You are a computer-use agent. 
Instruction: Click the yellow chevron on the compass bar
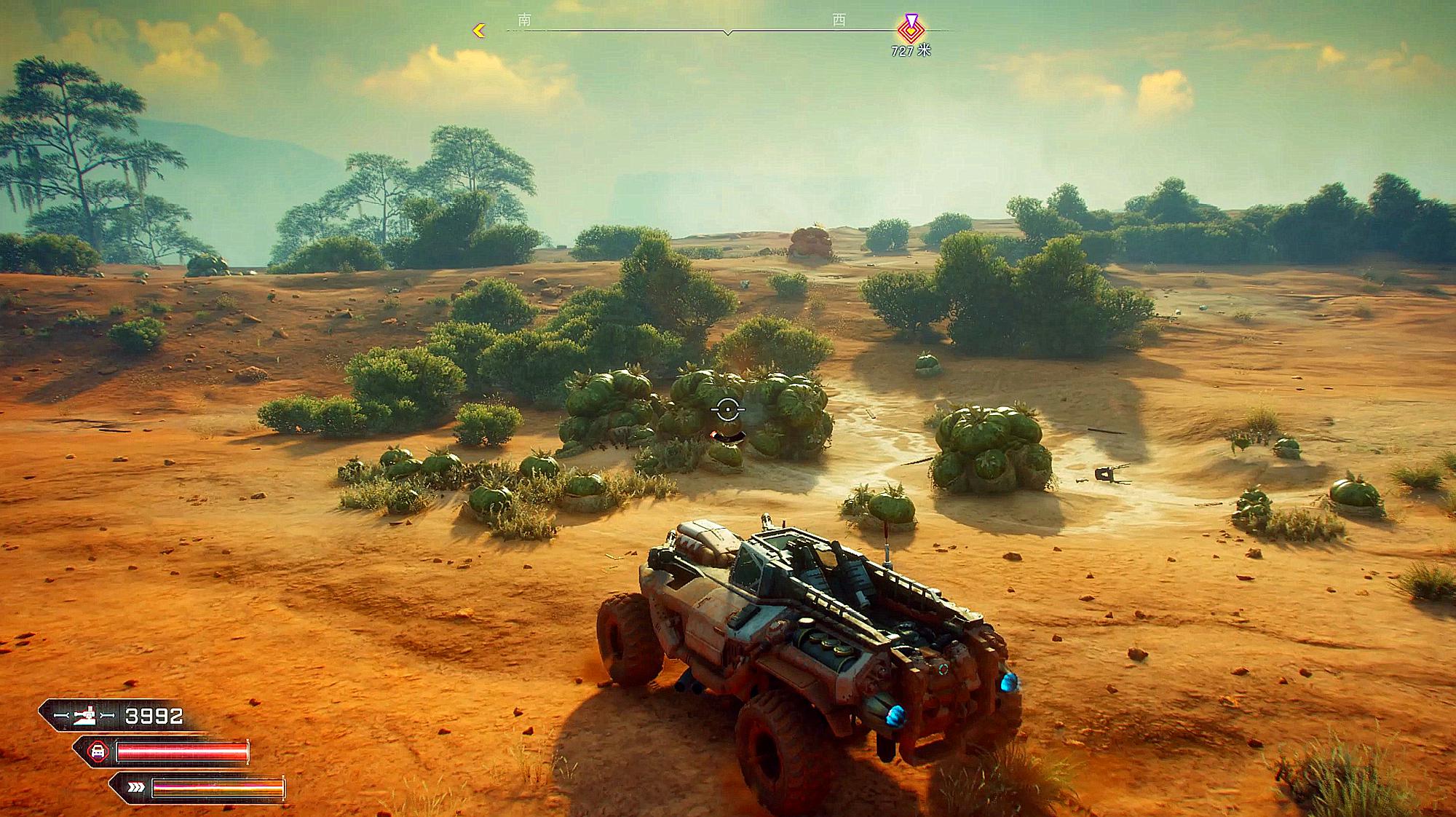(479, 31)
